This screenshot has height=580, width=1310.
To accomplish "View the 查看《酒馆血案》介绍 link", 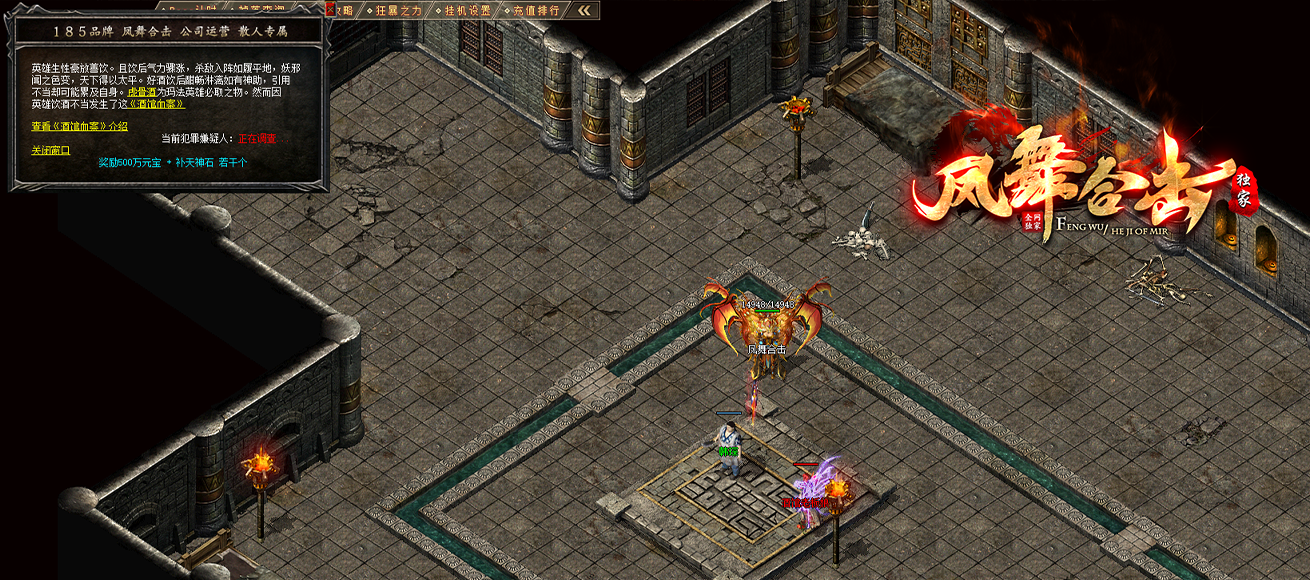I will [x=80, y=126].
